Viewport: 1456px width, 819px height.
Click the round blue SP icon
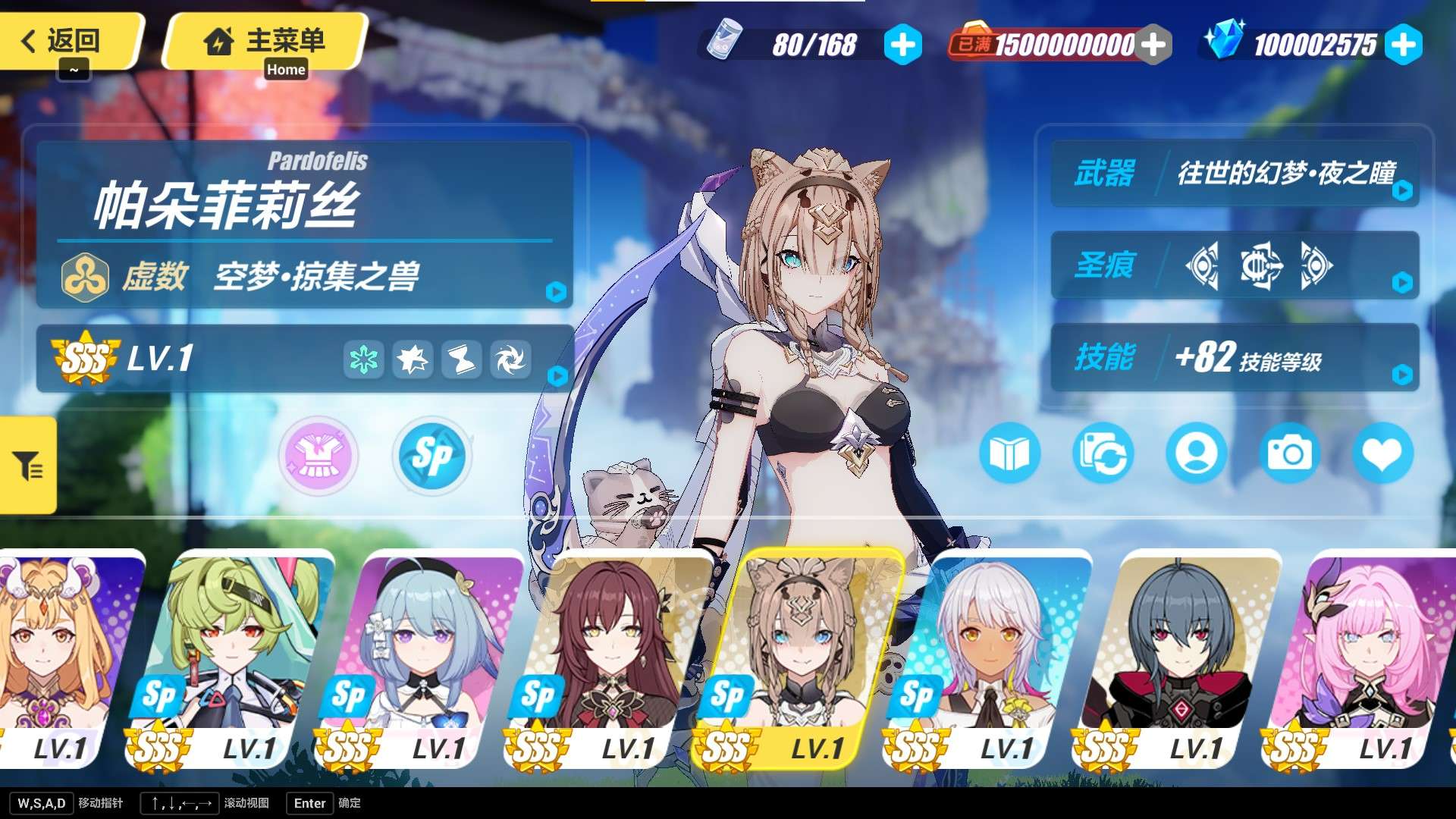click(x=432, y=456)
